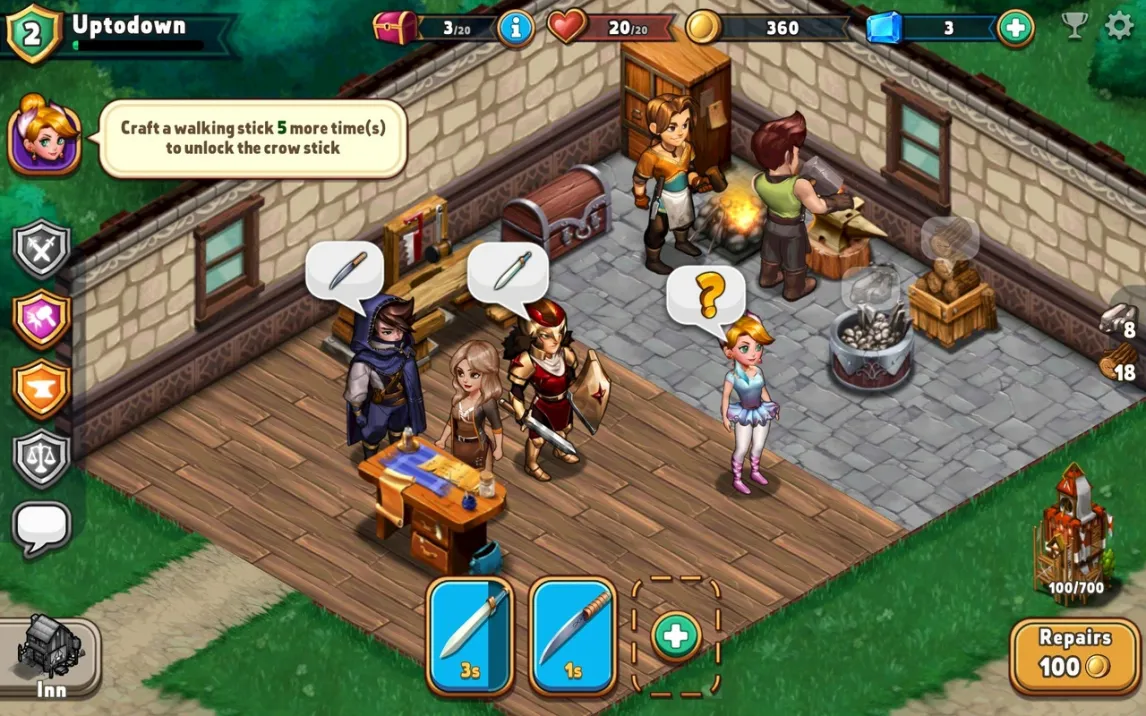Show chest inventory info
Image resolution: width=1146 pixels, height=716 pixels.
515,27
